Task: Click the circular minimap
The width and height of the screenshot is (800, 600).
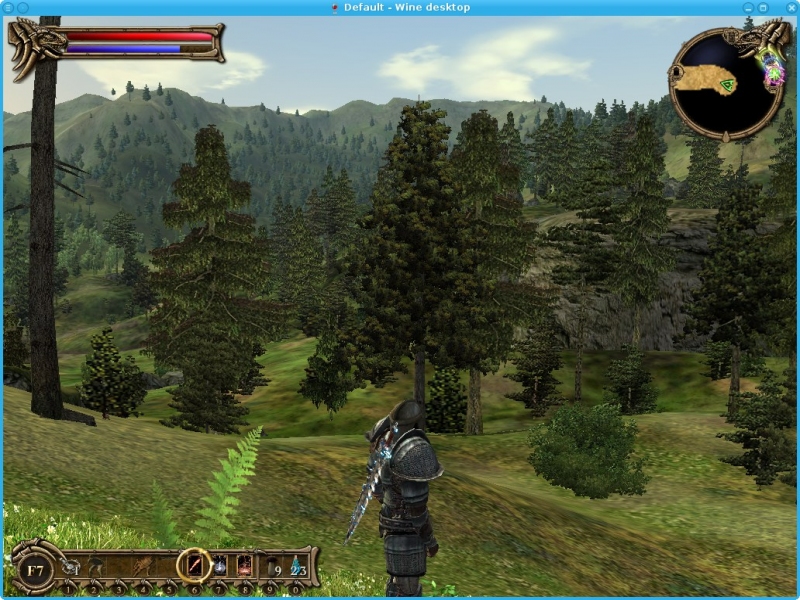Action: pyautogui.click(x=726, y=87)
